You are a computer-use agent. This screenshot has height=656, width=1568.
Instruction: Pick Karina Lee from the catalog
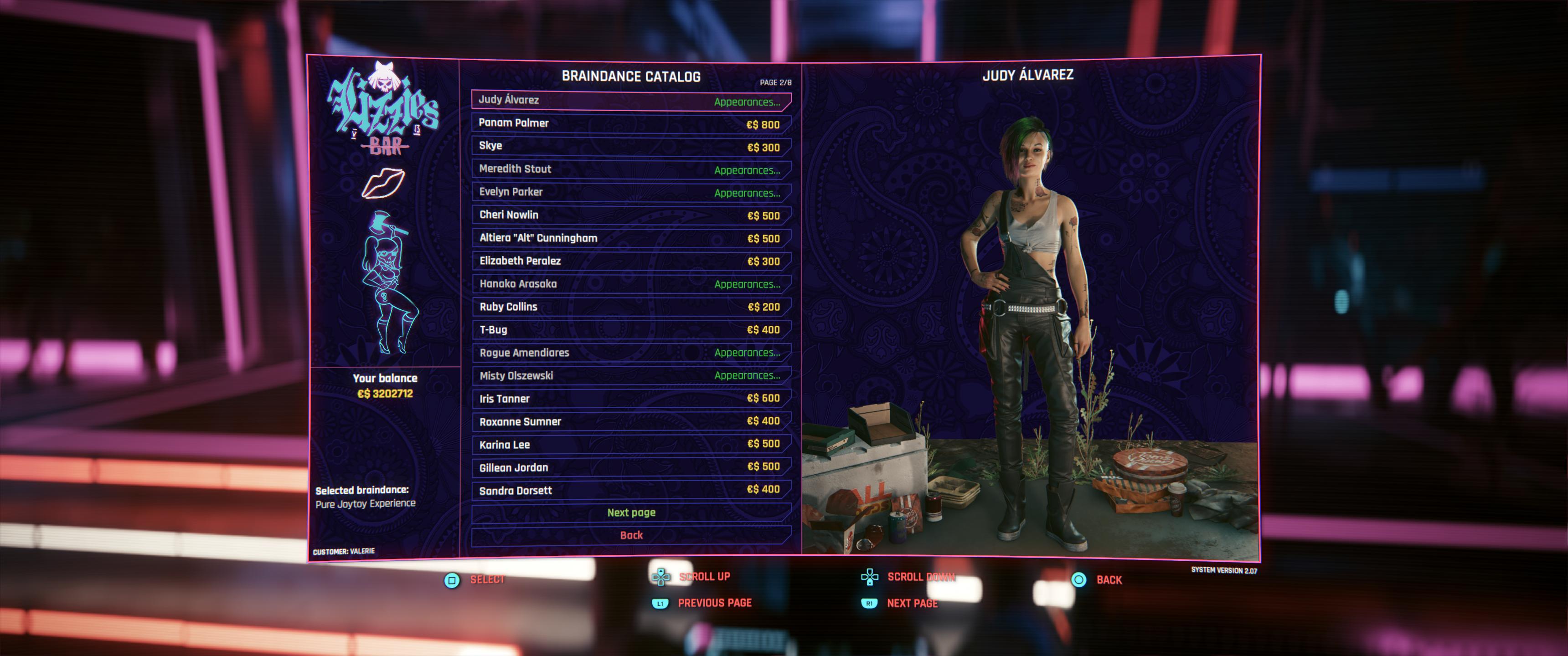(x=630, y=445)
